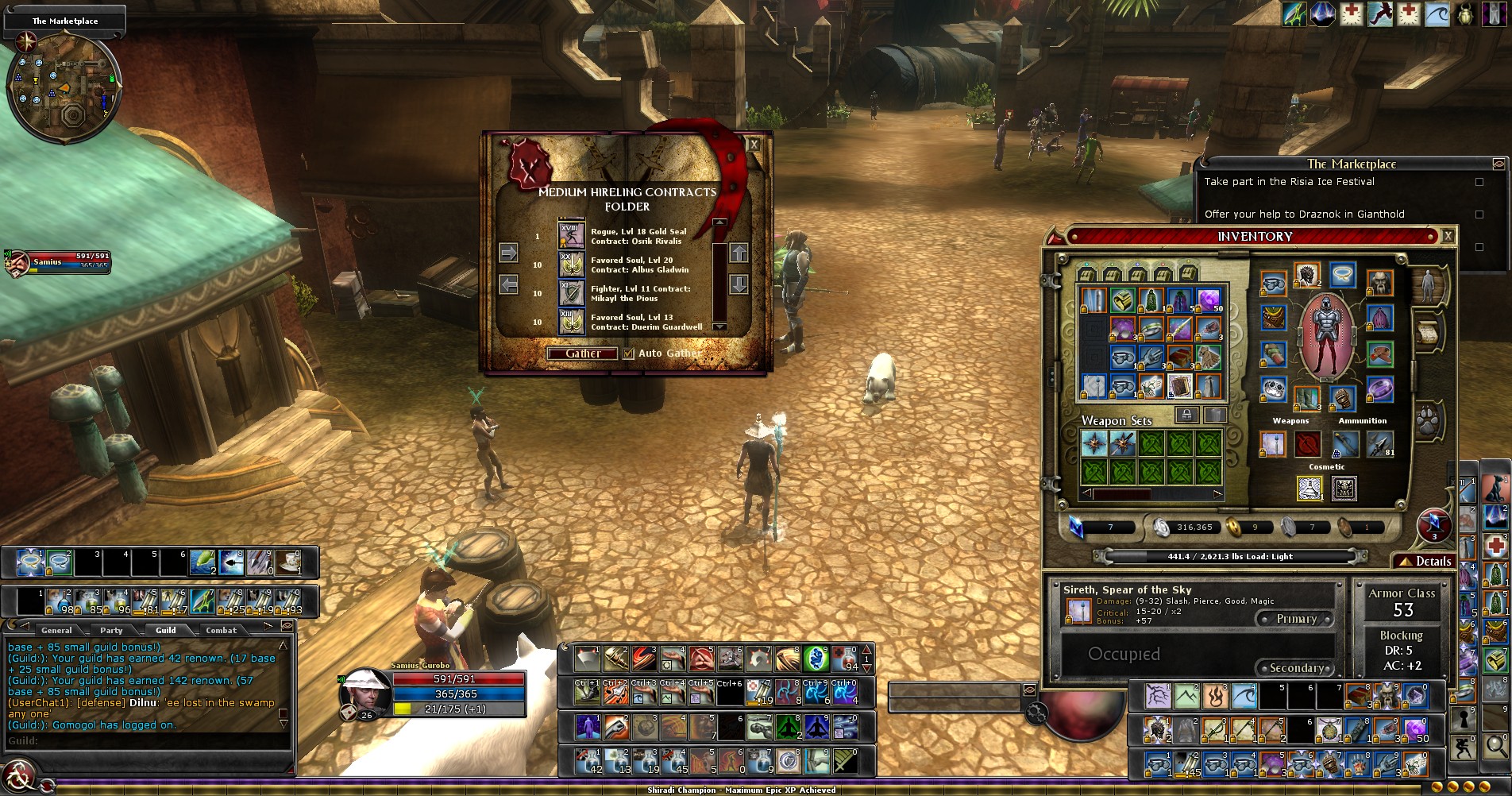Select the Rogue Lvl 18 Osrik Rivalis contract
The height and width of the screenshot is (796, 1512).
click(572, 236)
